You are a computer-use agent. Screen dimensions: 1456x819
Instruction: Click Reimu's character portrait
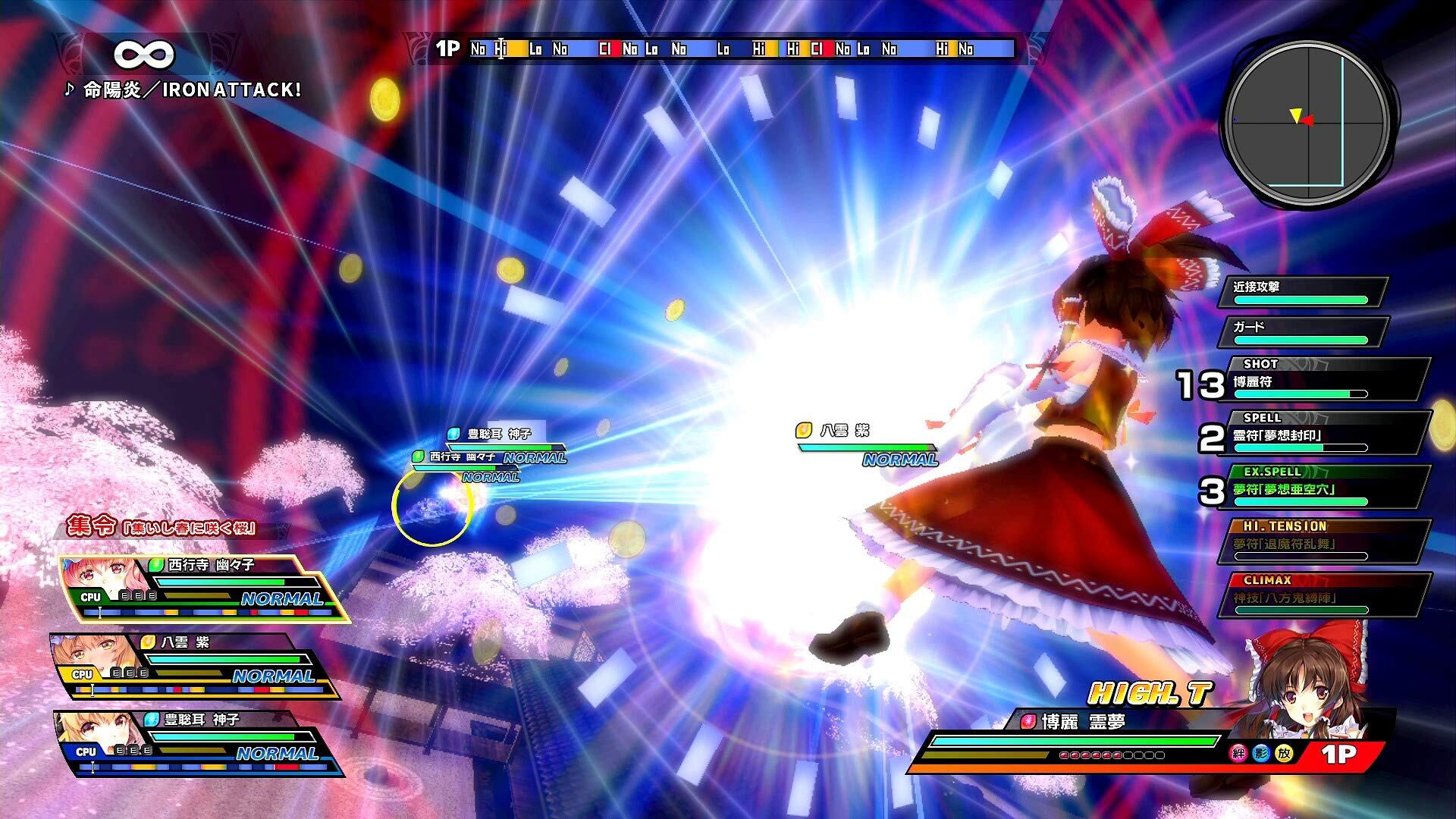coord(1304,681)
